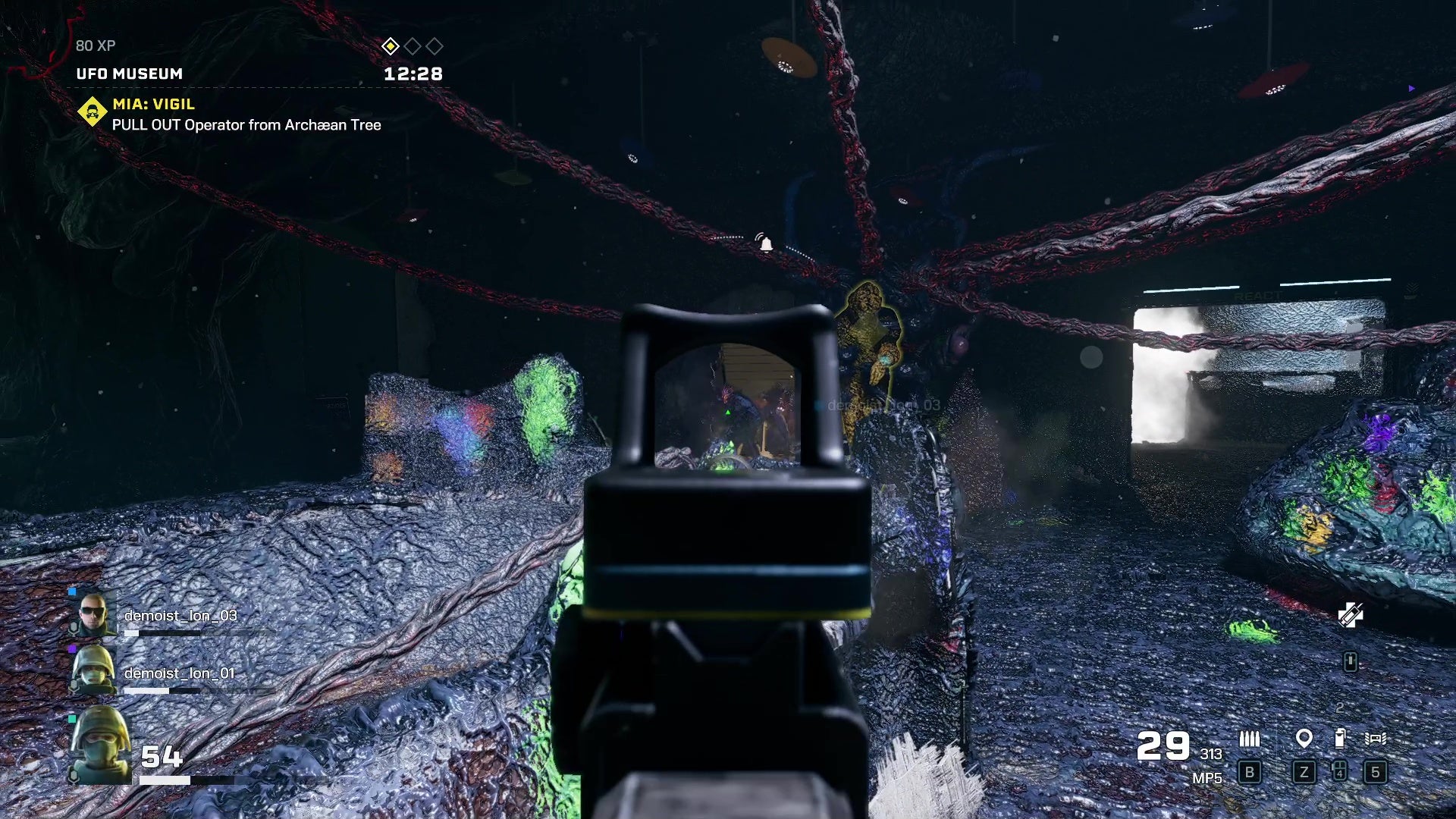Toggle the filled first objective diamond

click(x=391, y=45)
